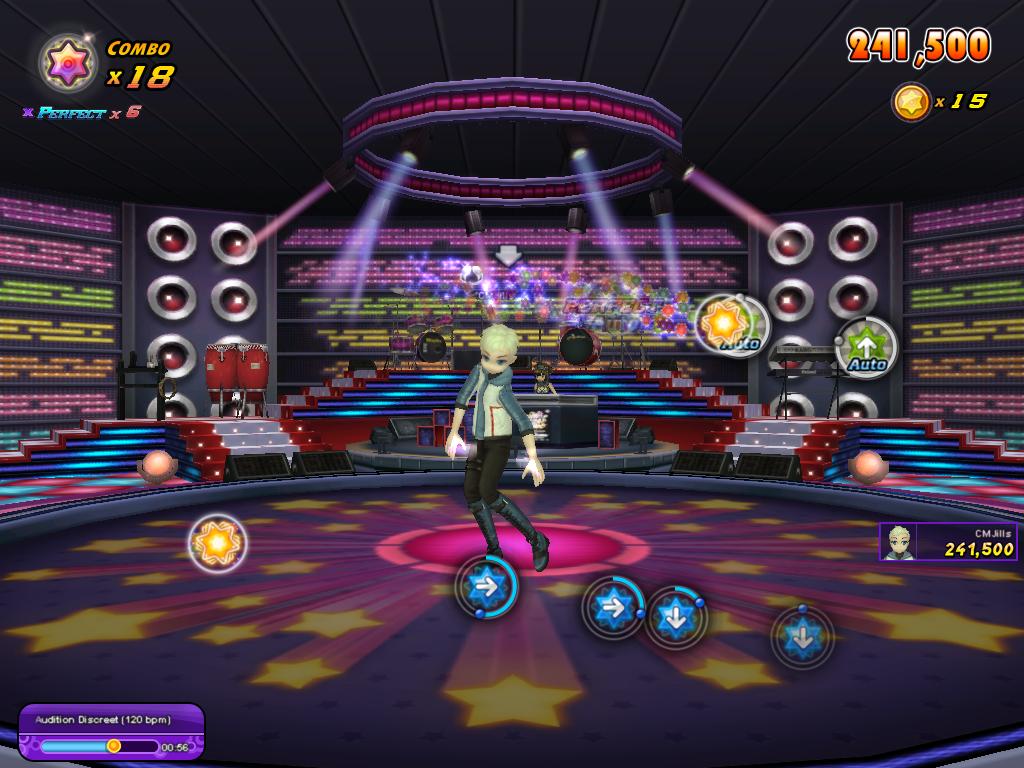The width and height of the screenshot is (1024, 768).
Task: Click the faded down arrow note
Action: 802,635
